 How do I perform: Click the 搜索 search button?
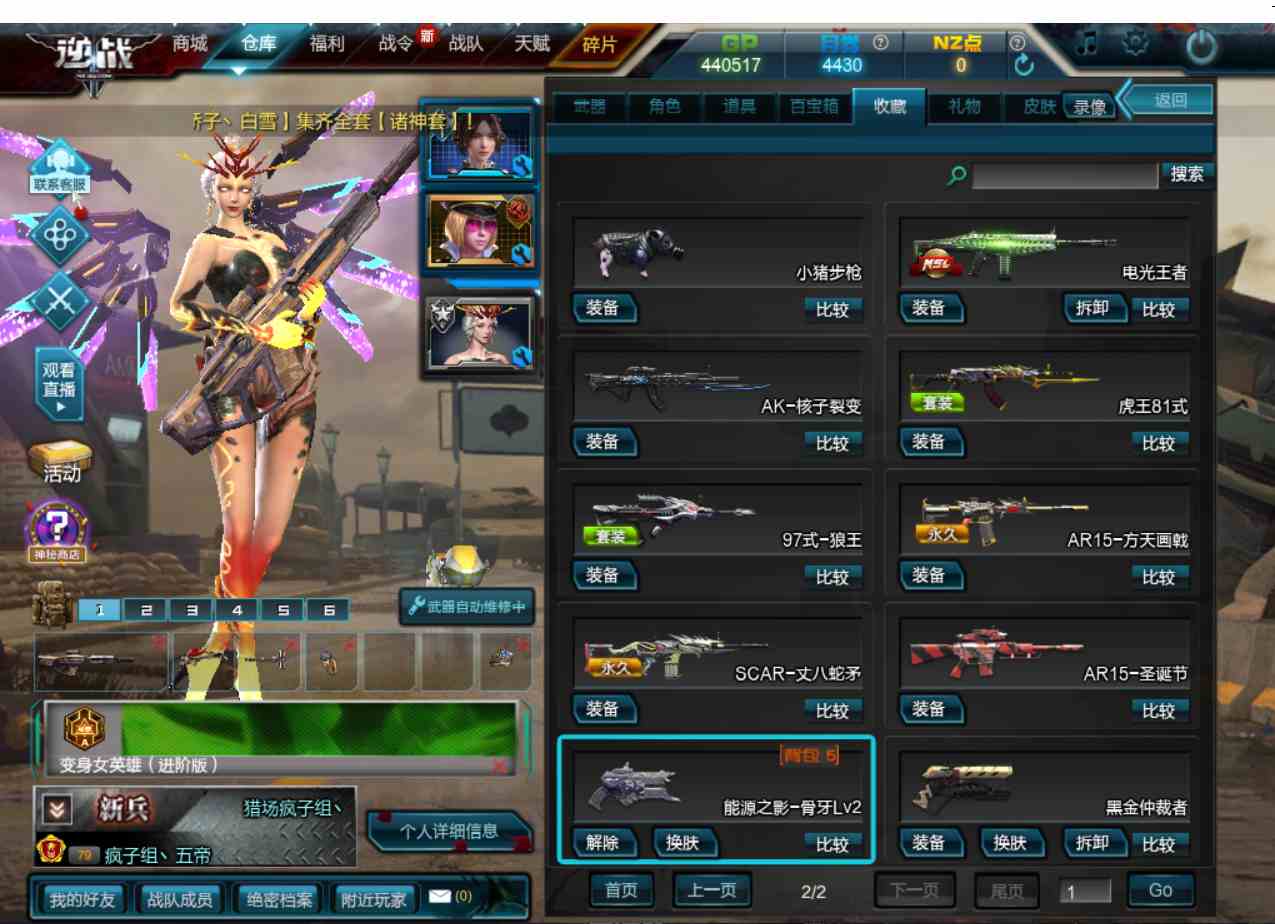(x=1187, y=174)
